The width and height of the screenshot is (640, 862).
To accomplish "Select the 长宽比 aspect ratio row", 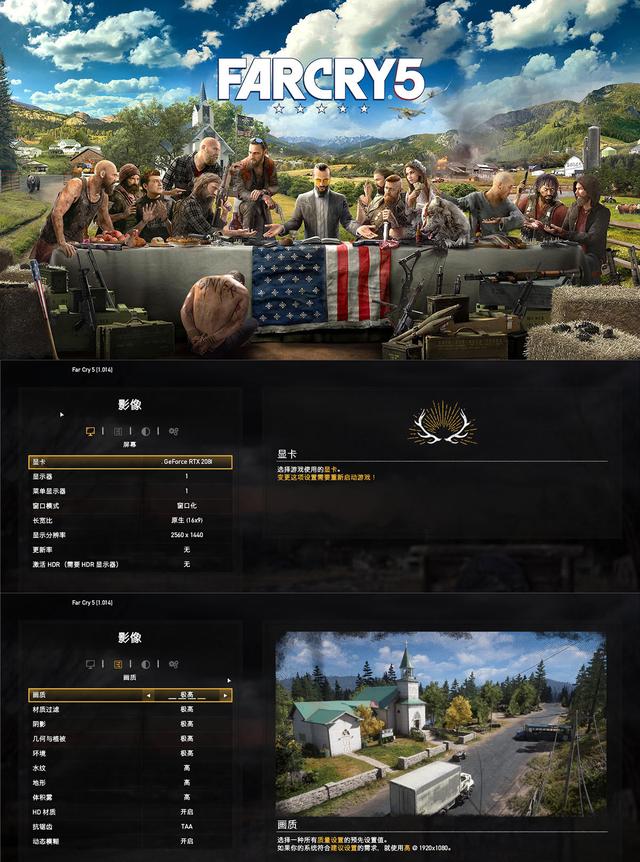I will pos(131,520).
